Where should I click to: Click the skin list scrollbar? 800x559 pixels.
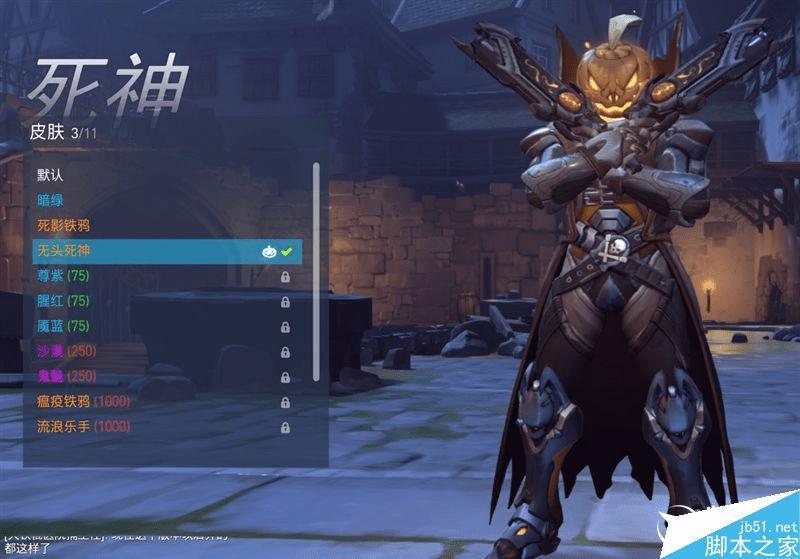316,272
